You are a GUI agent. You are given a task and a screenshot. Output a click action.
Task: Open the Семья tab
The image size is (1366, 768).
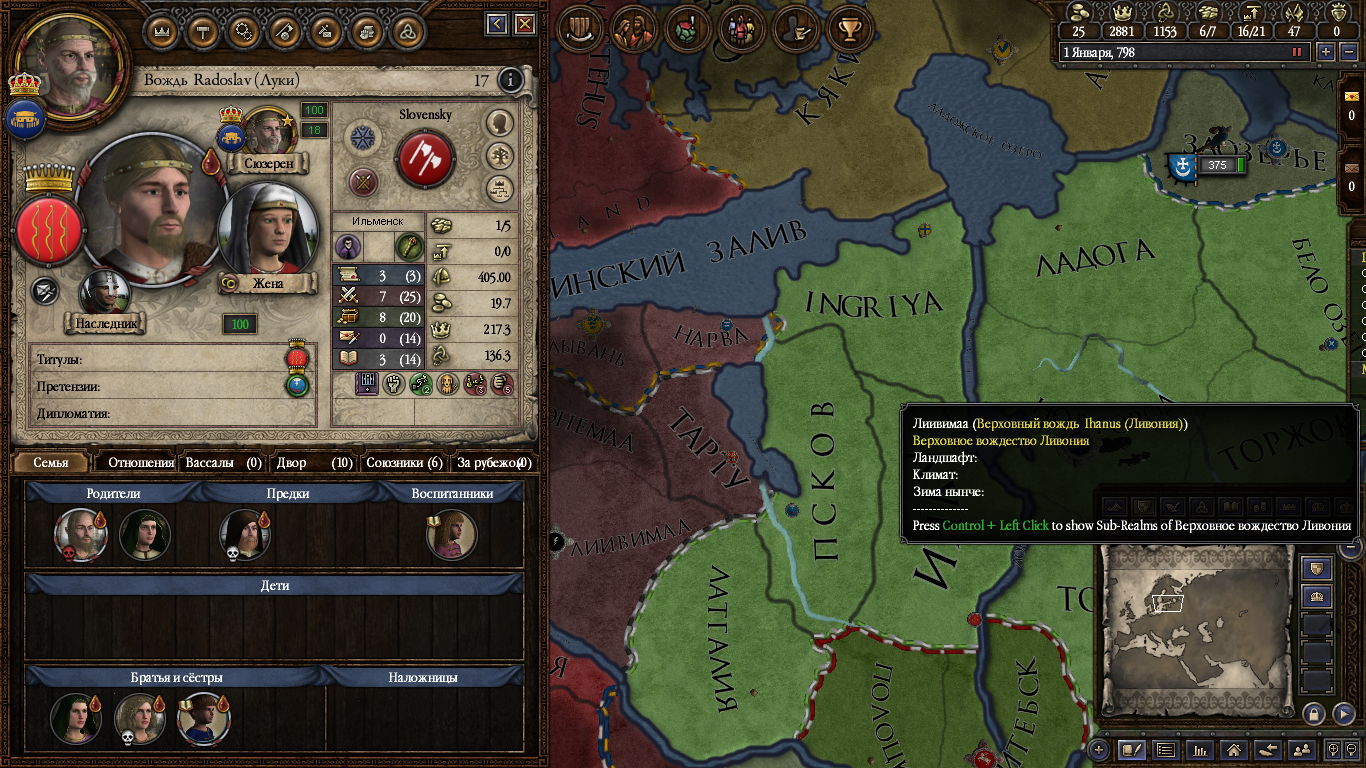(50, 462)
